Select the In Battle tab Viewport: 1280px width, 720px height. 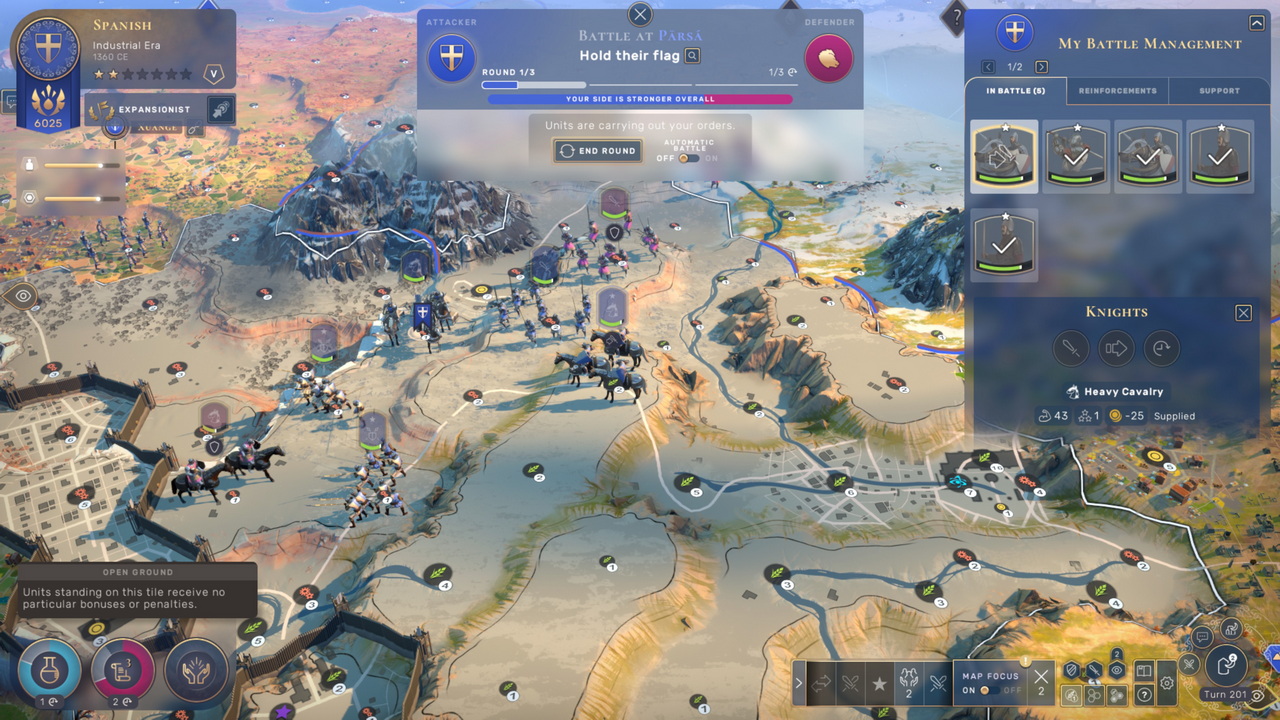(x=1016, y=91)
